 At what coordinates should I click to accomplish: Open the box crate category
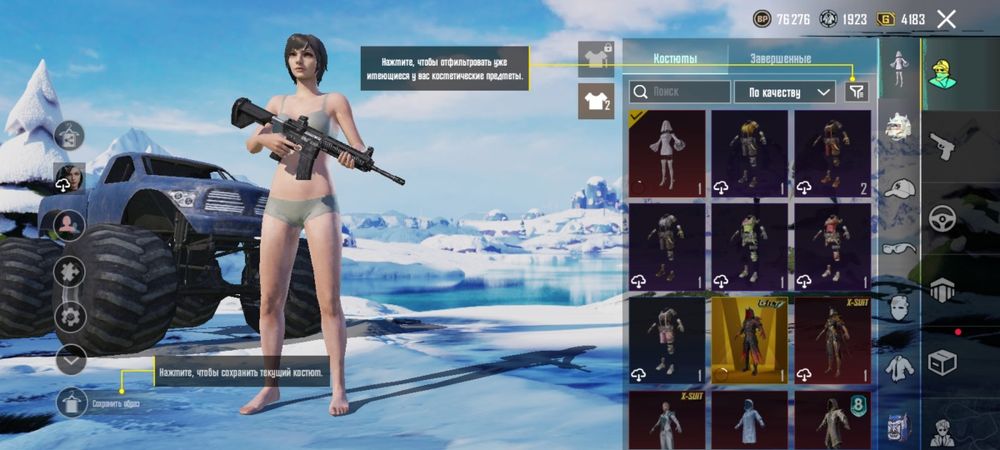point(942,363)
